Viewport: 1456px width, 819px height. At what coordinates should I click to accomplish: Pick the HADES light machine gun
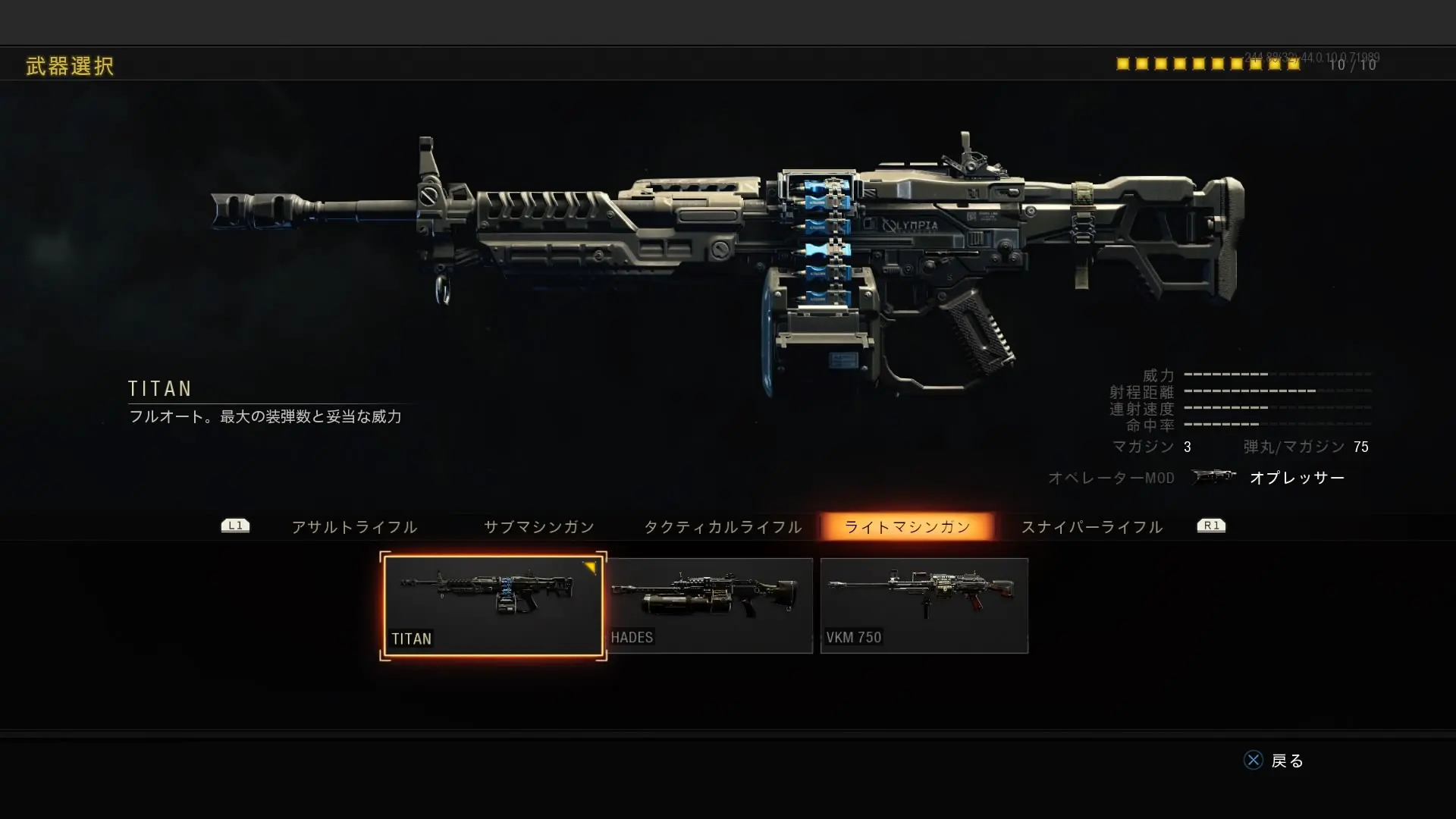[x=710, y=605]
